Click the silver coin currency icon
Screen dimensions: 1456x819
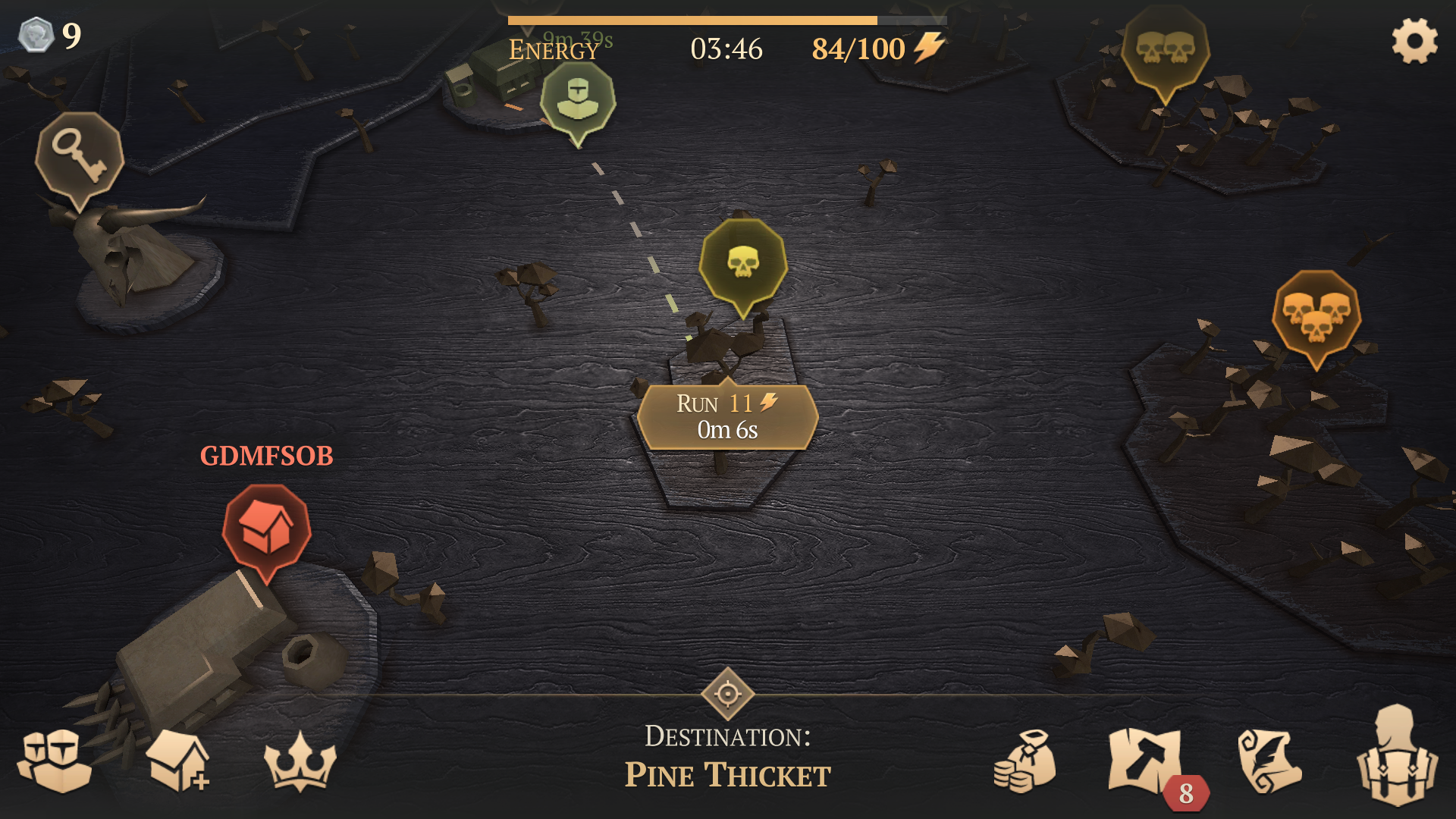pyautogui.click(x=36, y=35)
